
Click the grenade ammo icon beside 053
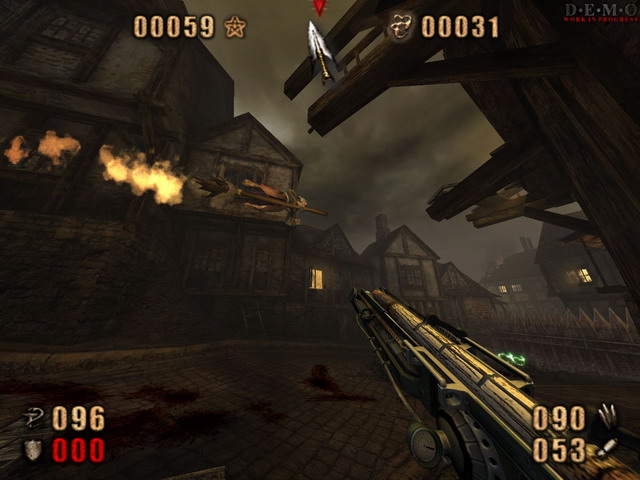click(606, 450)
